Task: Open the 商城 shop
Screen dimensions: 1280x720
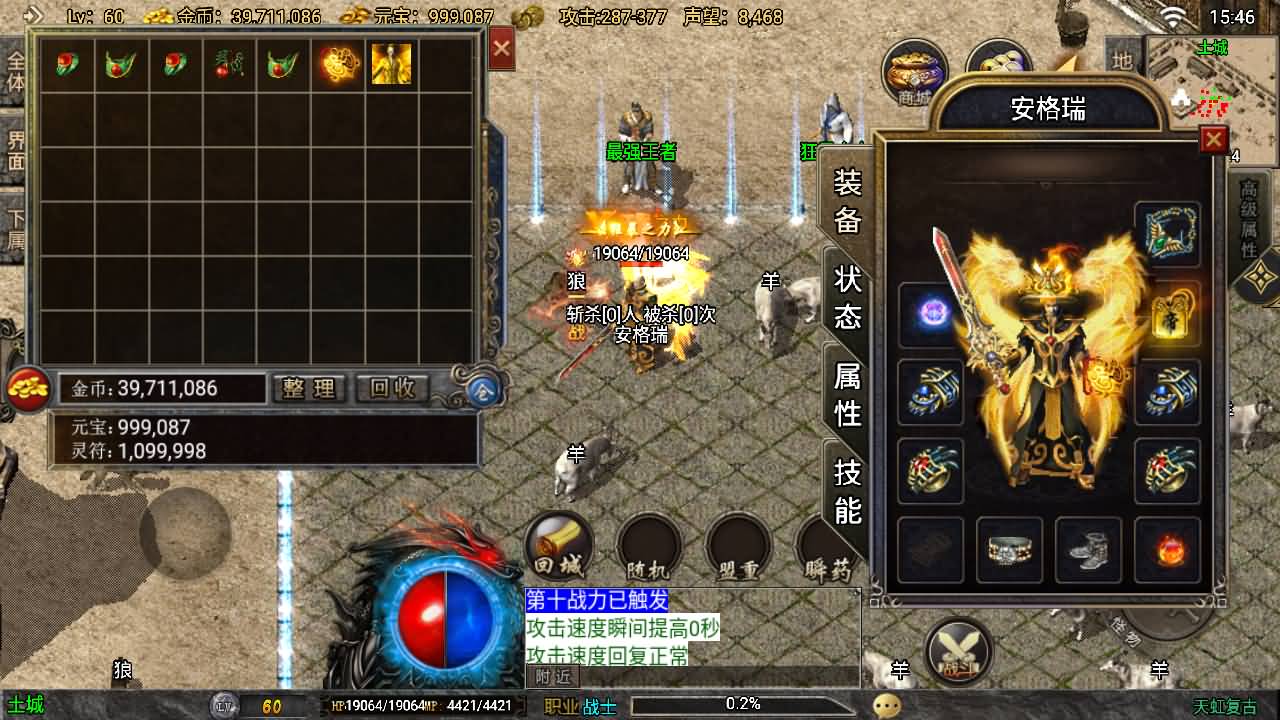Action: (x=914, y=72)
